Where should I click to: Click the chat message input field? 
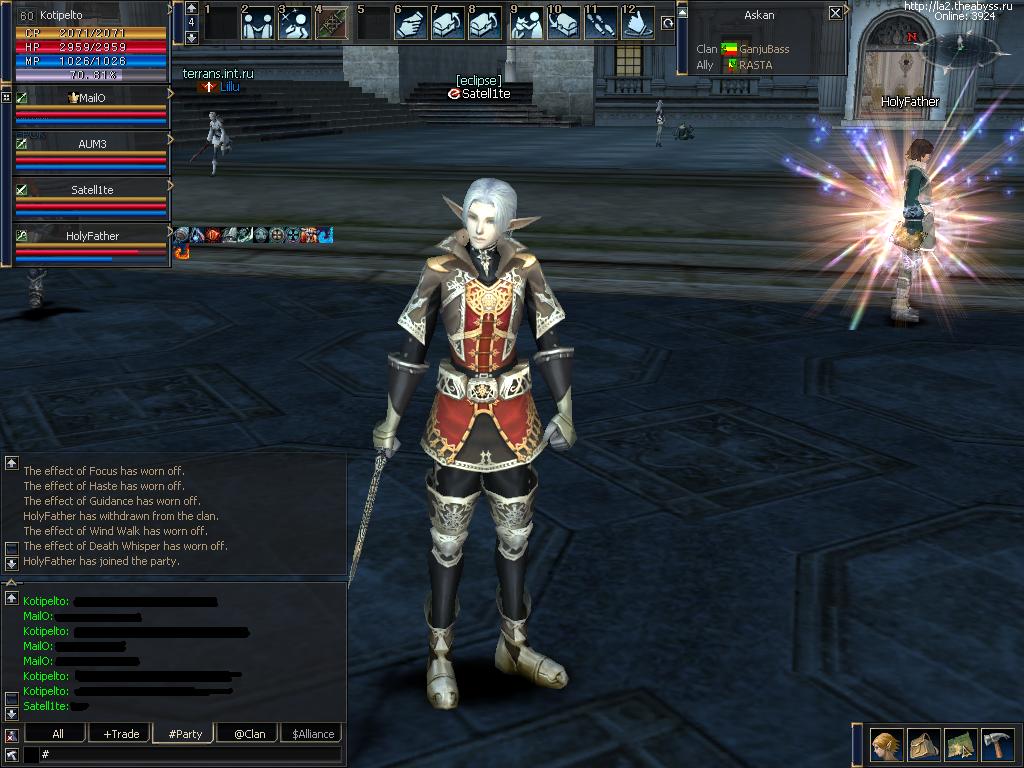(x=190, y=754)
